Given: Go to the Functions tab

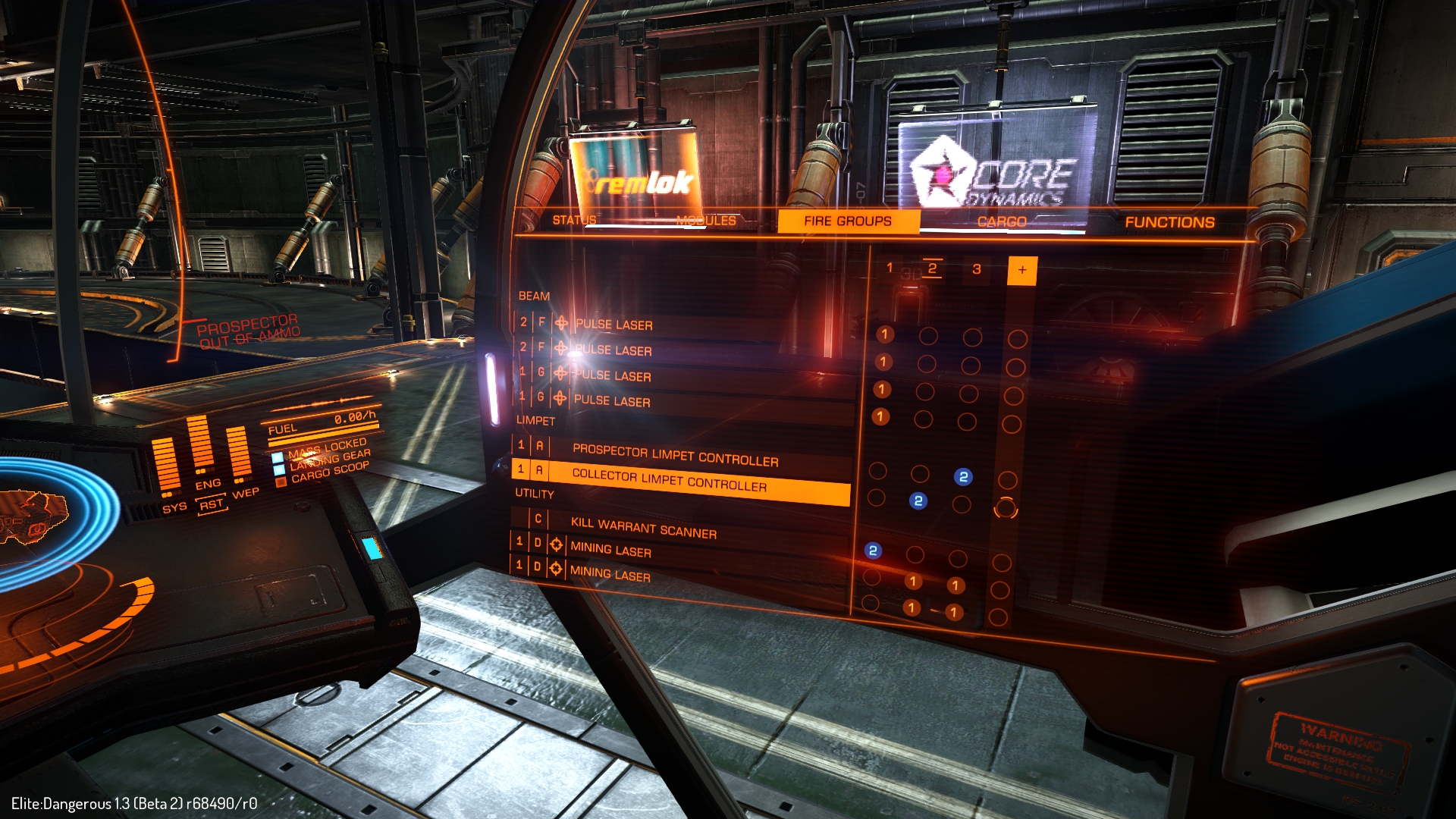Looking at the screenshot, I should [x=1169, y=222].
